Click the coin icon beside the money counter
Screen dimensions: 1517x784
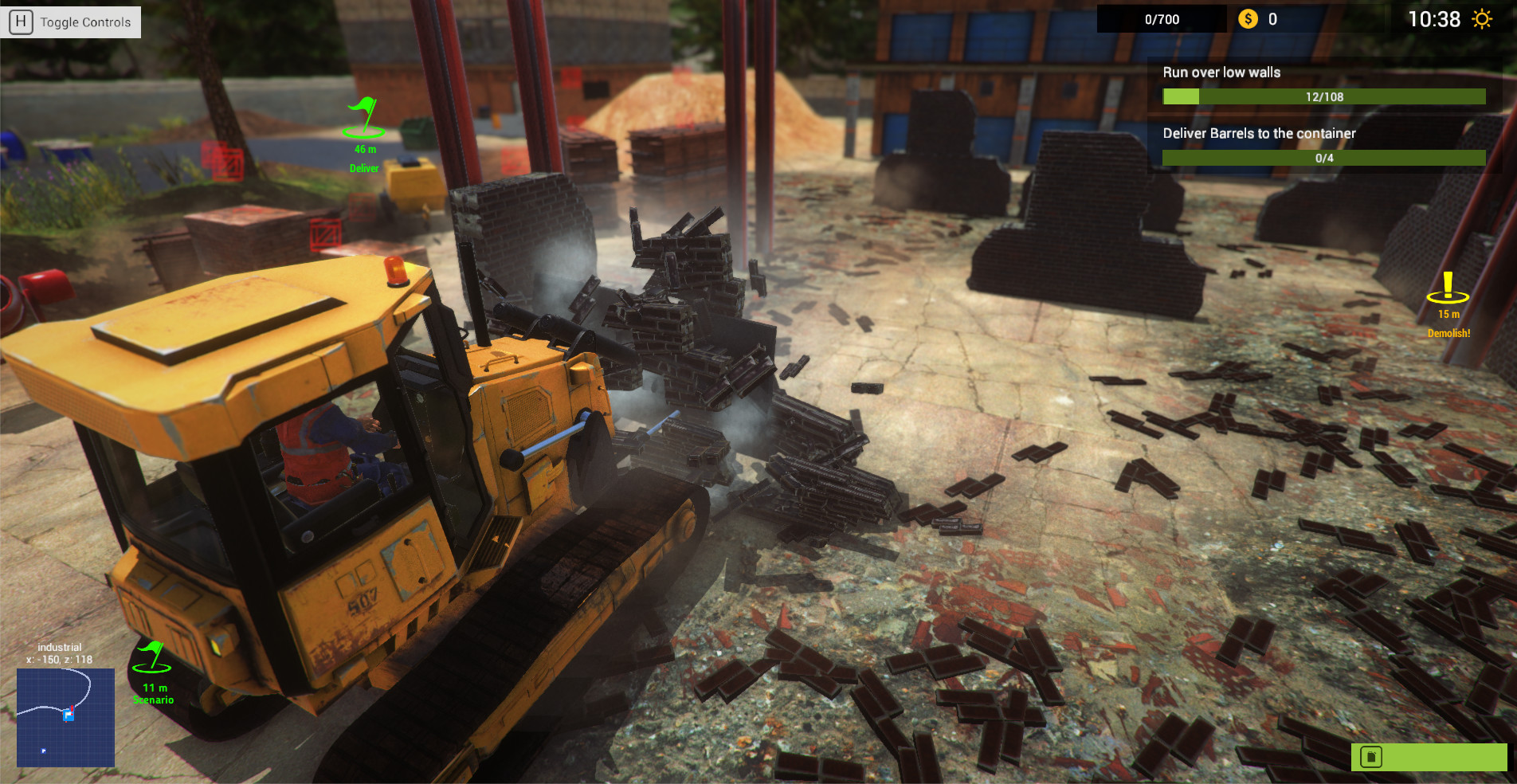1248,19
